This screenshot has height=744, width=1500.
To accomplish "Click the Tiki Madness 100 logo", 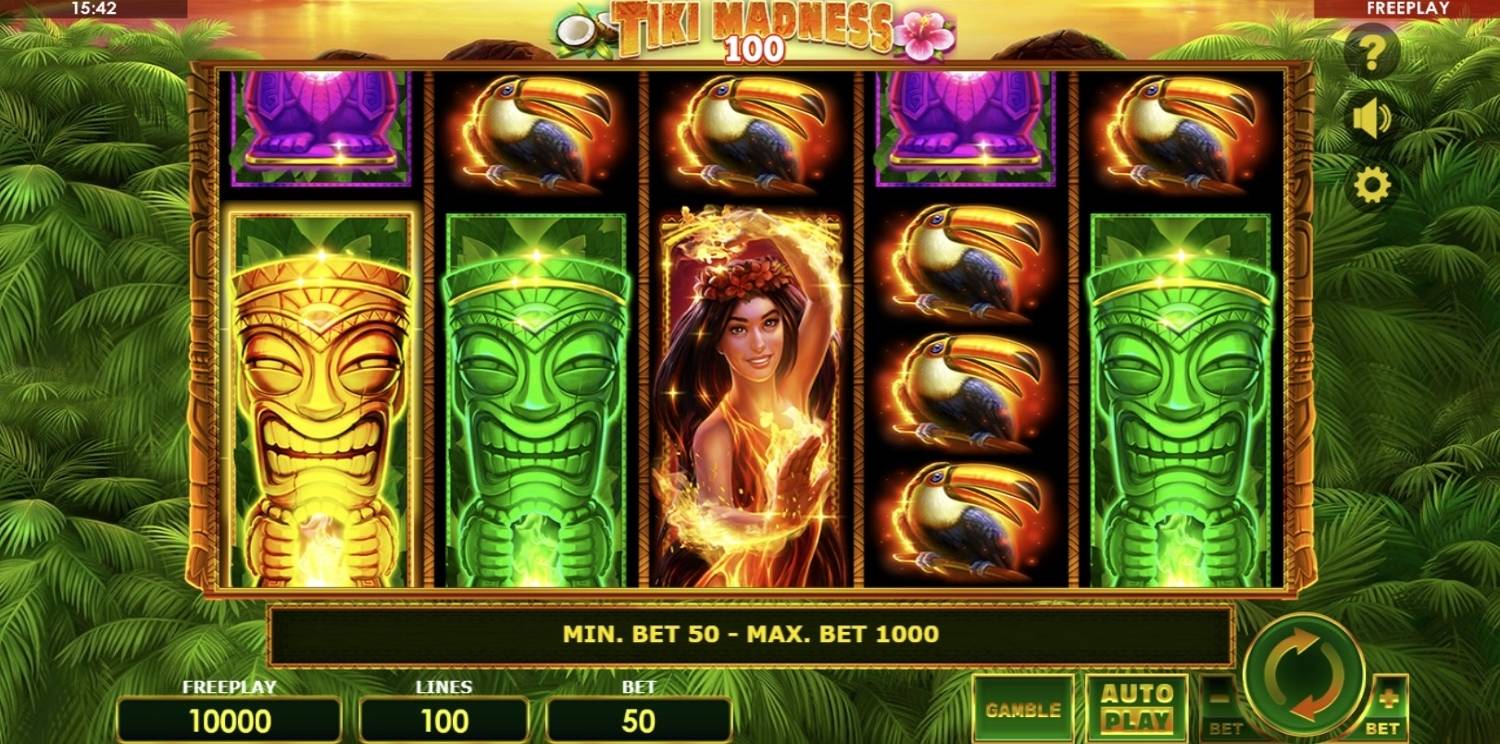I will coord(751,30).
